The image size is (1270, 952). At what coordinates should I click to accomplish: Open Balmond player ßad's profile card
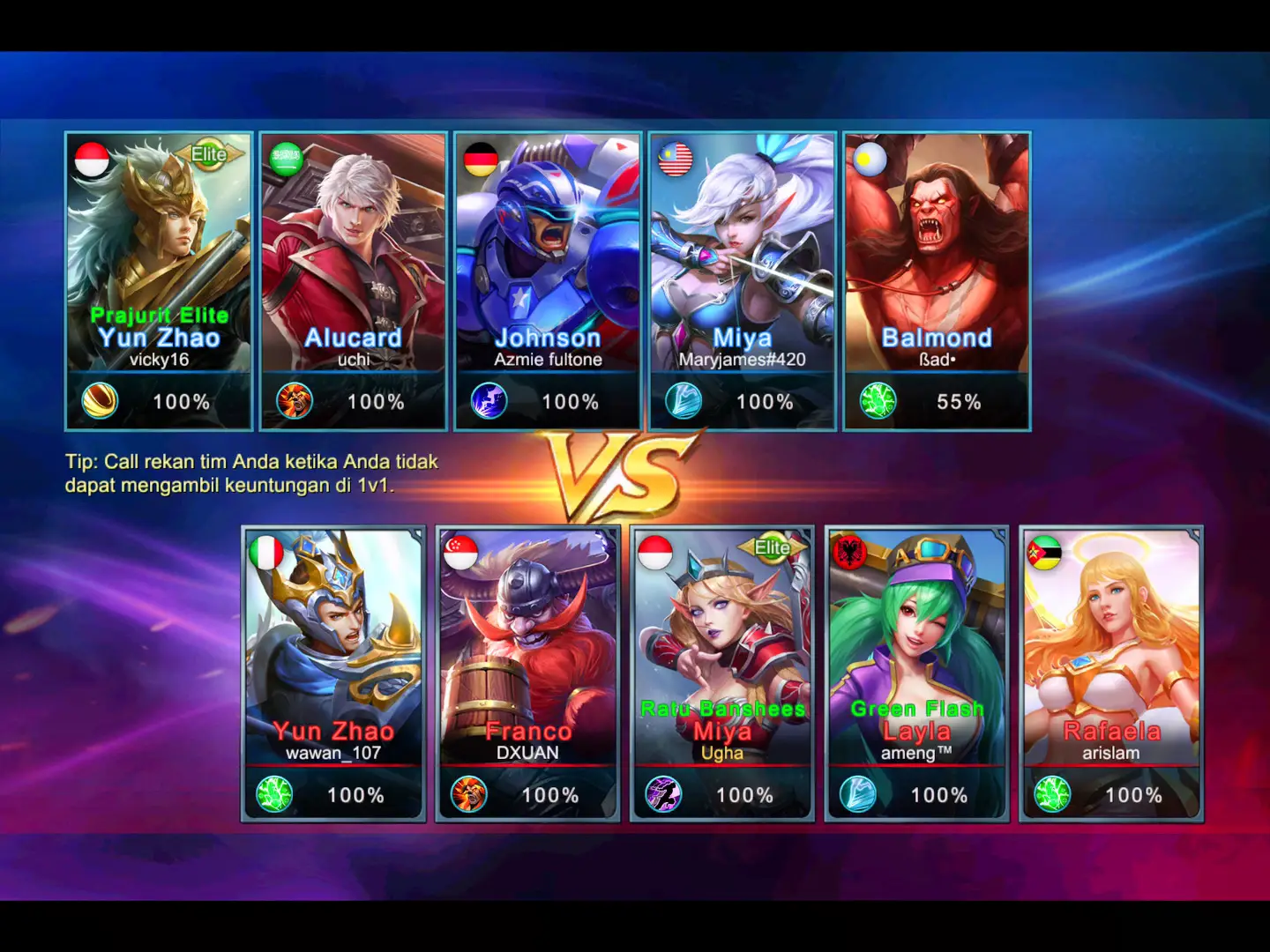click(x=937, y=273)
